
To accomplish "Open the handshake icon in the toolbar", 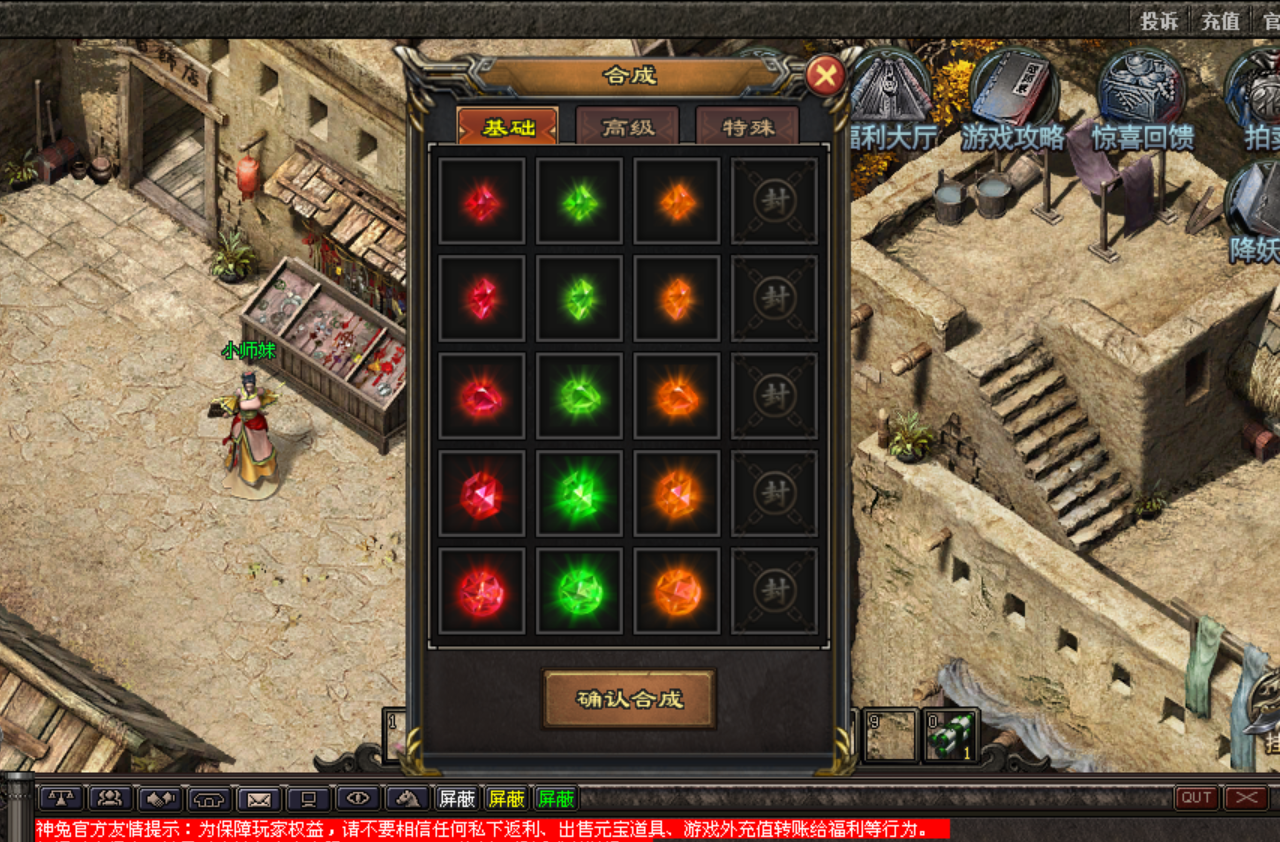I will click(160, 799).
